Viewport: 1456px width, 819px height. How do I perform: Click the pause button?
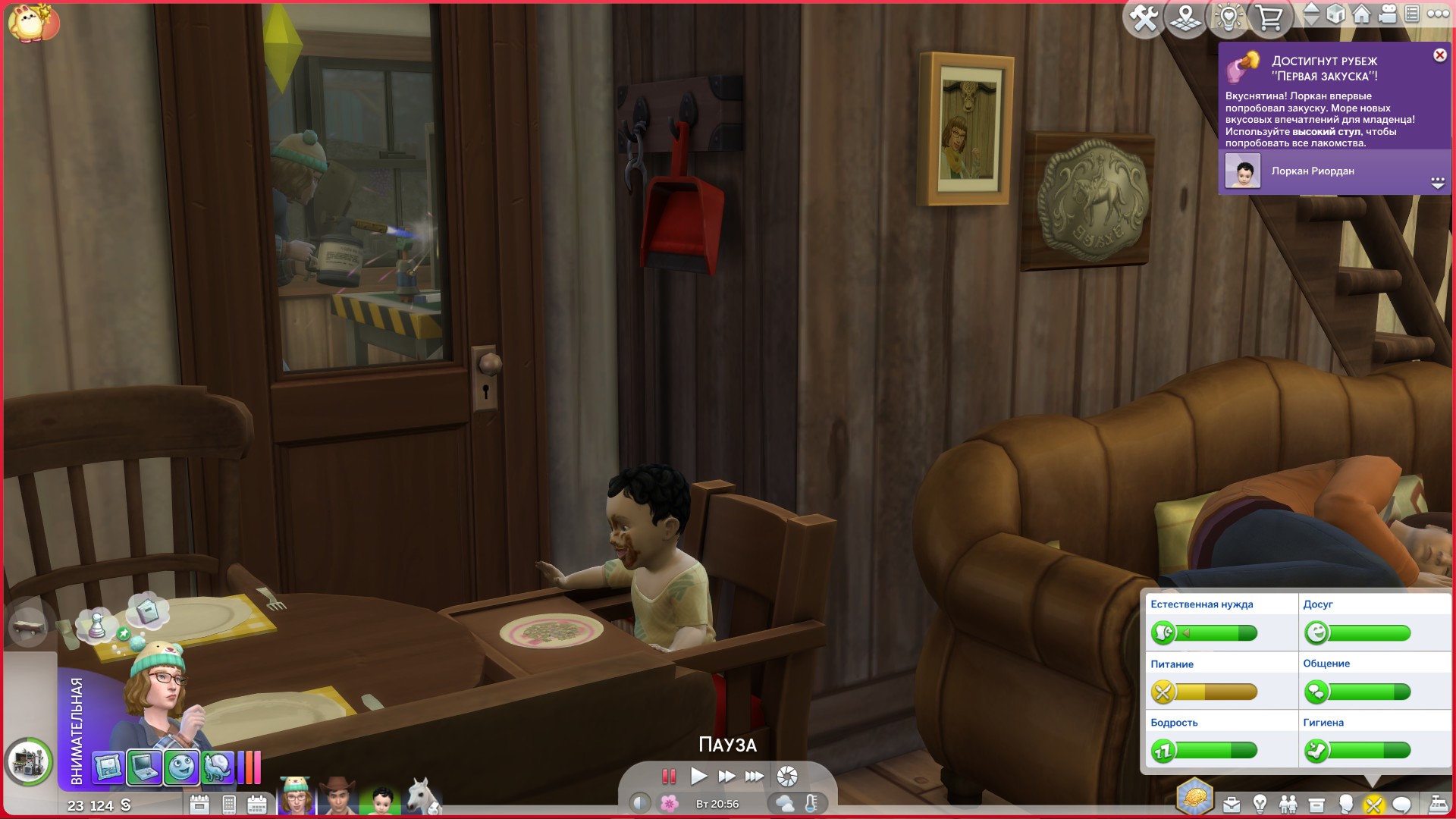(x=668, y=776)
